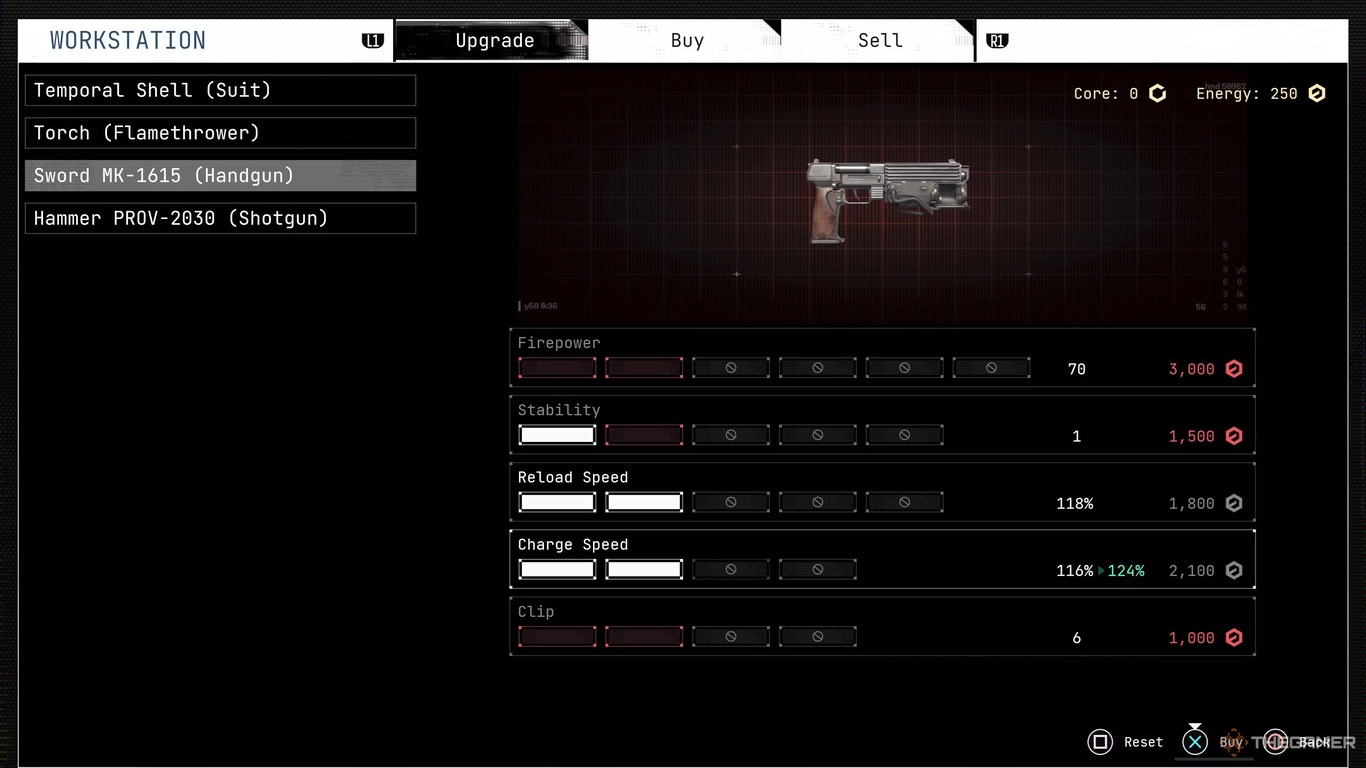This screenshot has height=768, width=1366.
Task: Select the Clip upgrade row
Action: 882,625
